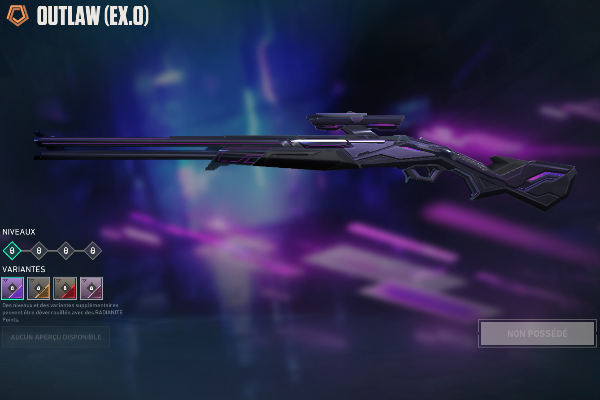Select the pink-mauve variant swatch
Viewport: 600px width, 400px height.
point(91,288)
